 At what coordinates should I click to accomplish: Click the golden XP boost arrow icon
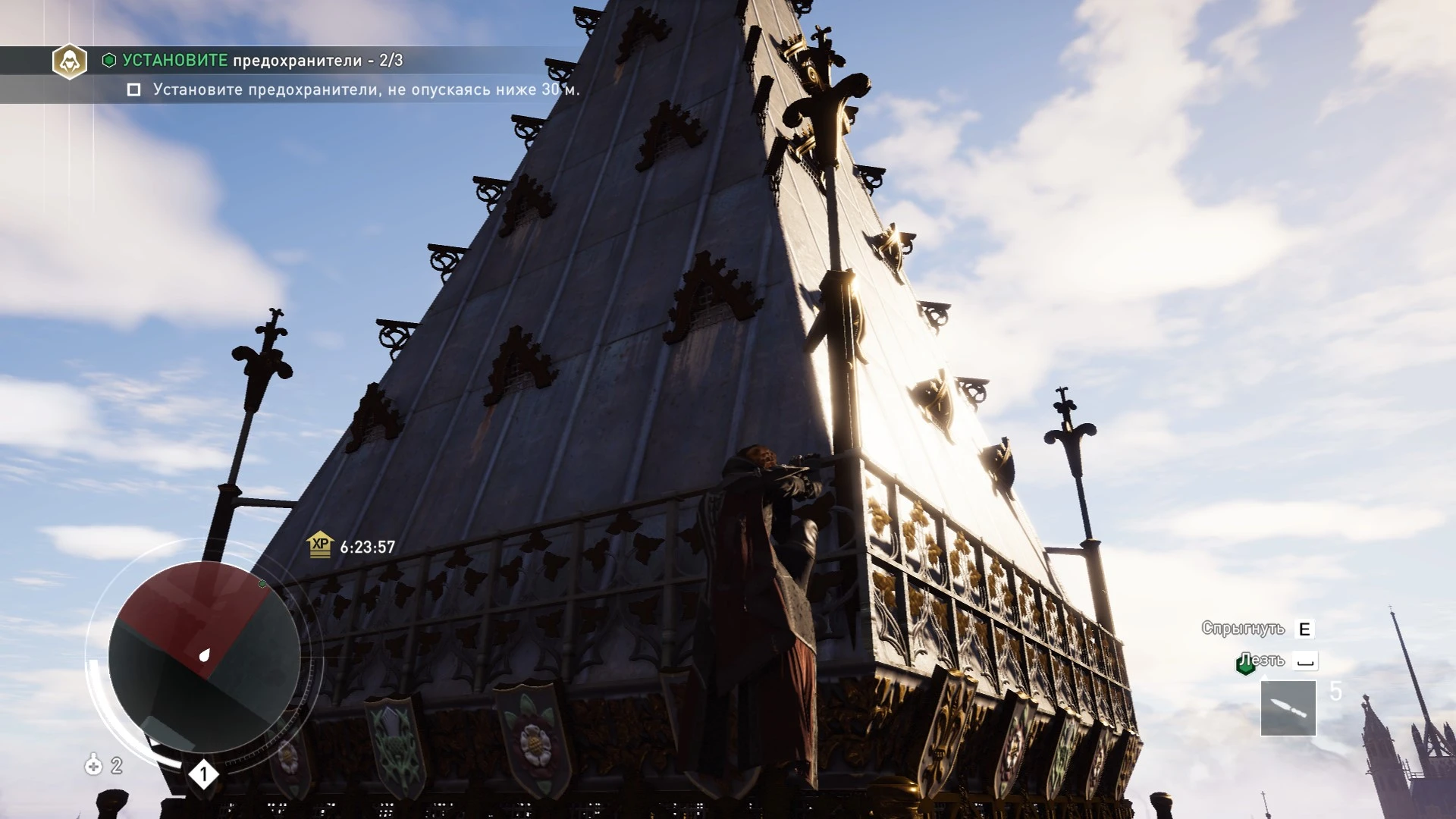click(x=321, y=544)
